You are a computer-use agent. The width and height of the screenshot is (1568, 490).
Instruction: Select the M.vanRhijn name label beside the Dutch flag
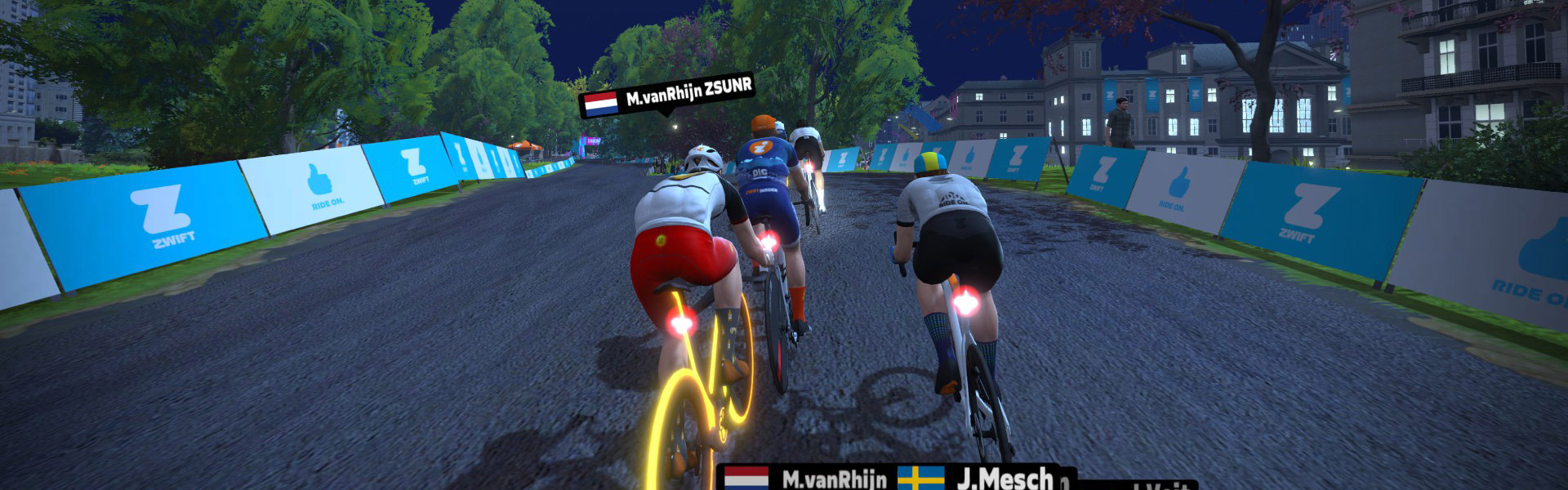coord(834,479)
